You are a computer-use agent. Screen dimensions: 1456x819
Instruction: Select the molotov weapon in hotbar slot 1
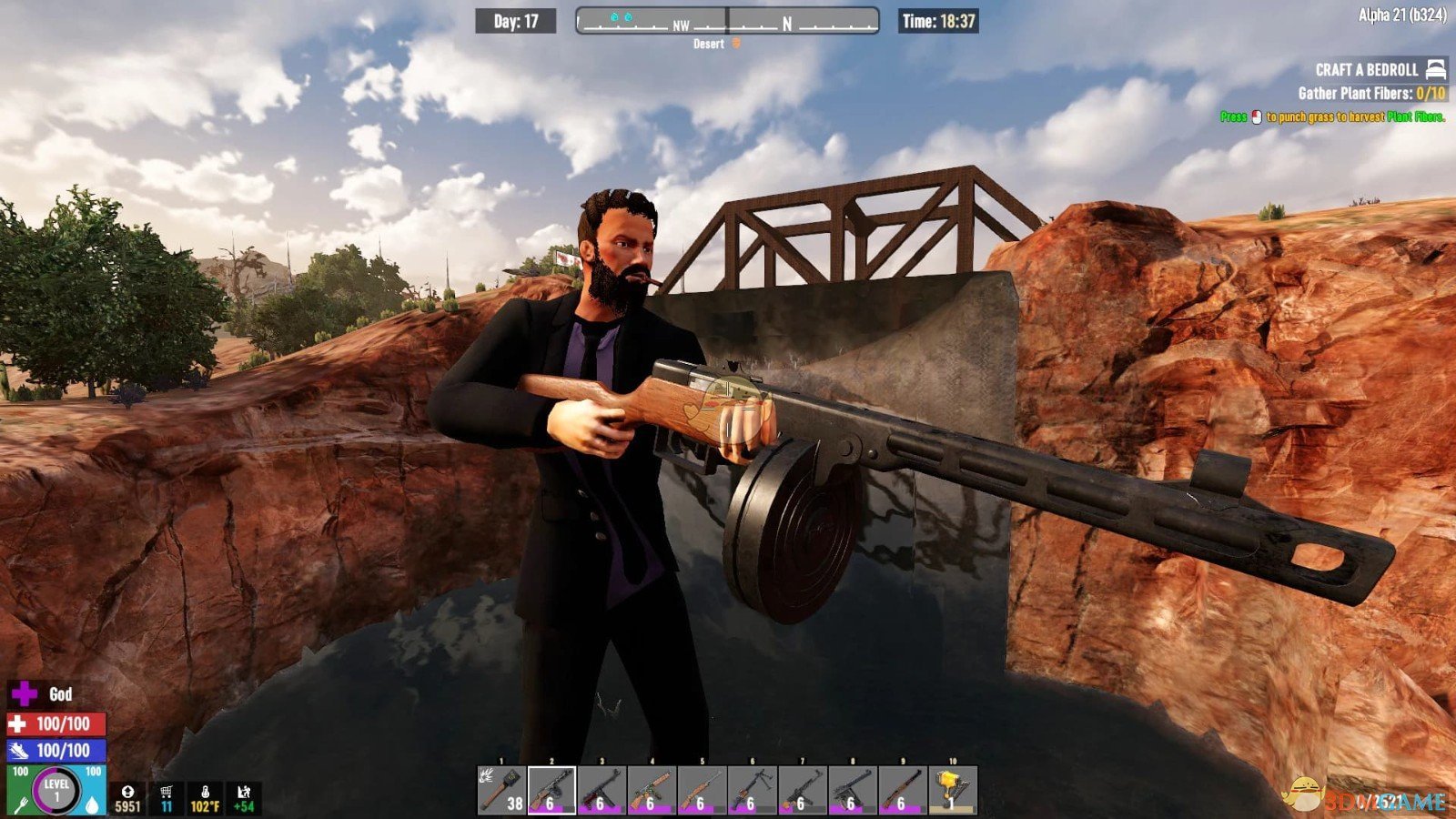click(500, 790)
